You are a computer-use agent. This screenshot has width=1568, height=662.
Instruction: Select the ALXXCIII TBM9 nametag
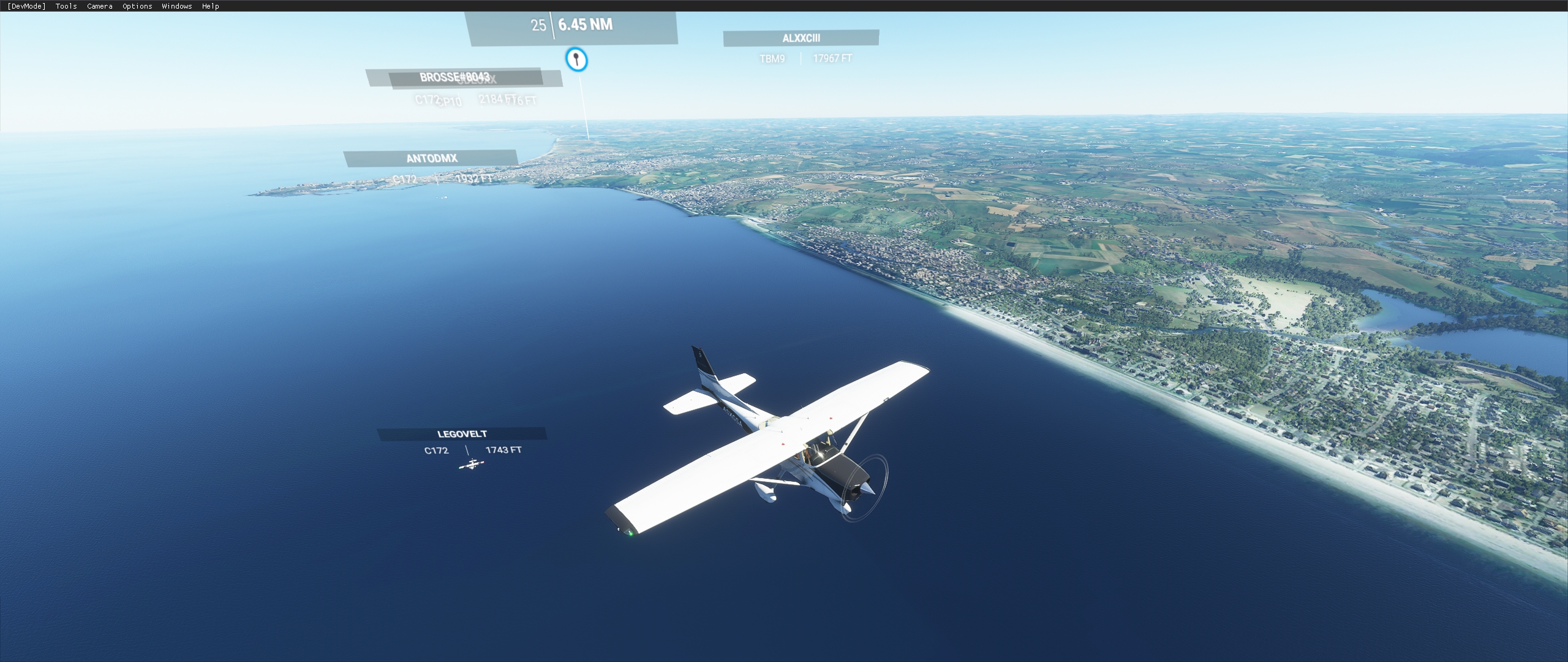(801, 38)
